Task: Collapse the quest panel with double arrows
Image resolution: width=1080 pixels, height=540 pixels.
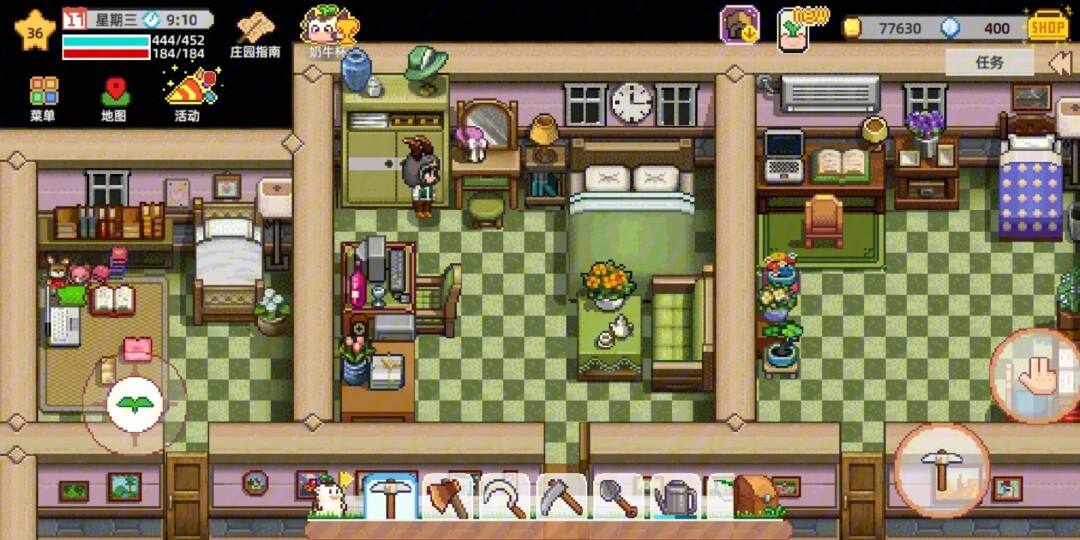Action: tap(1060, 62)
